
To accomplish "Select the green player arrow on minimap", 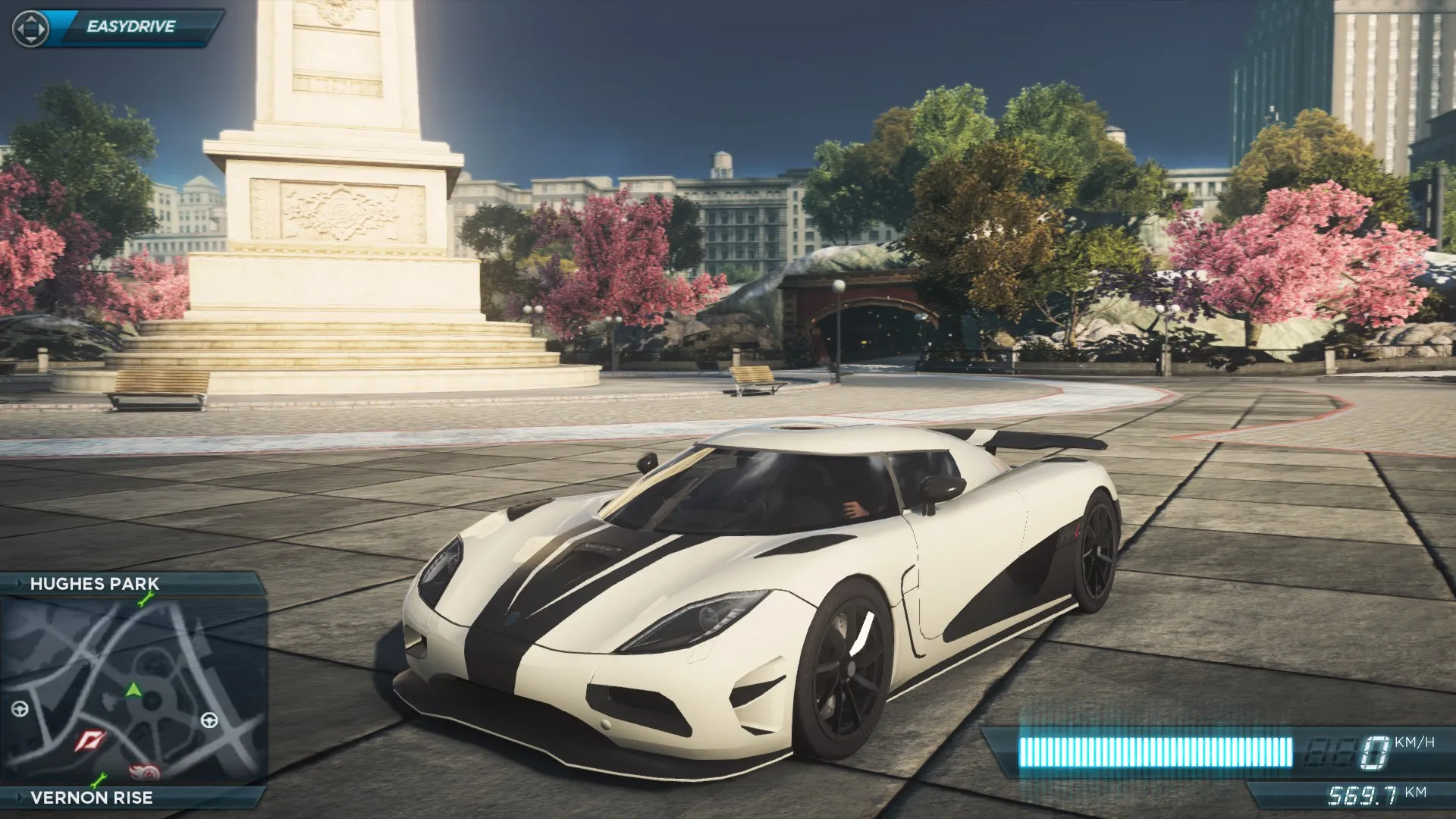I will pos(133,689).
